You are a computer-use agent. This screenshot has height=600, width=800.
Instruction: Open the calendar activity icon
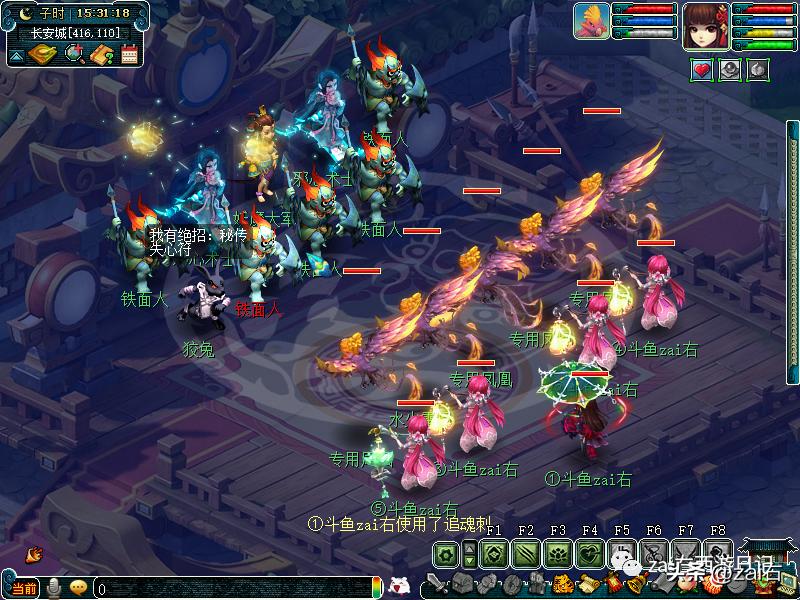pyautogui.click(x=128, y=54)
